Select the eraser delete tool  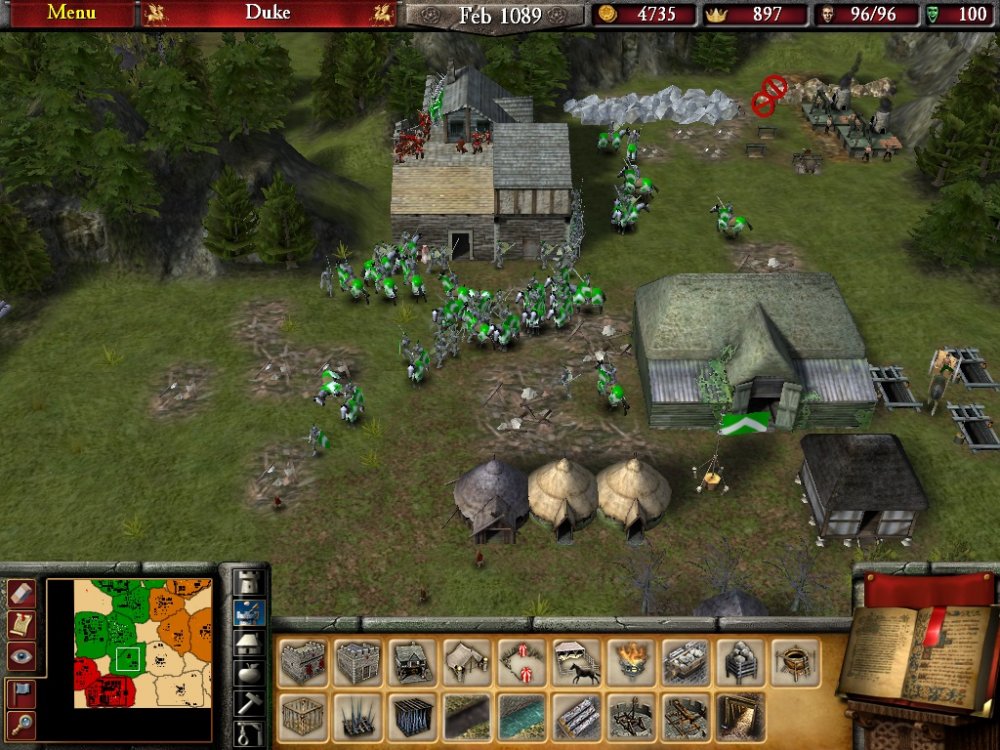(22, 593)
